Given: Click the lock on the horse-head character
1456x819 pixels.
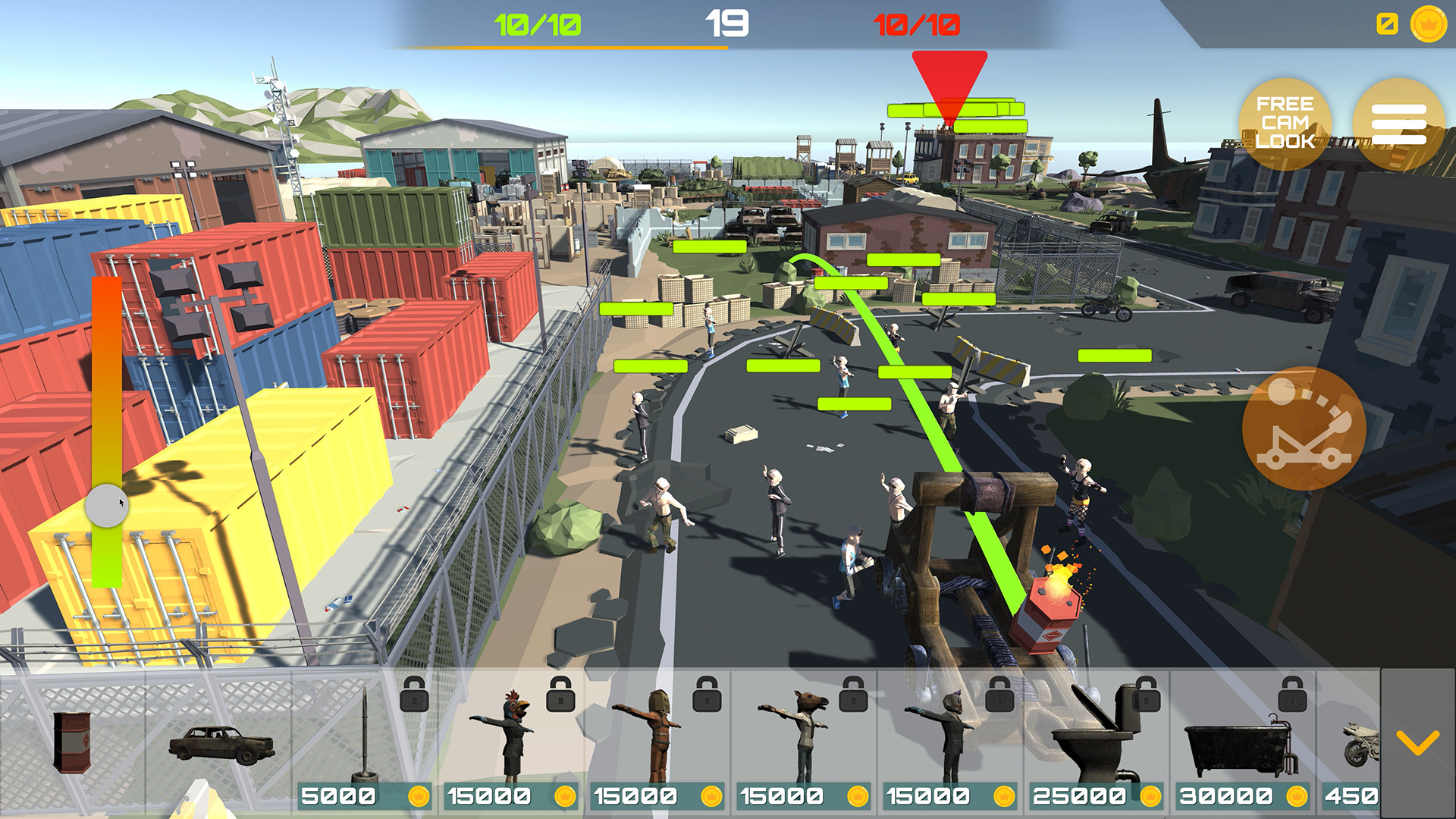Looking at the screenshot, I should [x=852, y=699].
